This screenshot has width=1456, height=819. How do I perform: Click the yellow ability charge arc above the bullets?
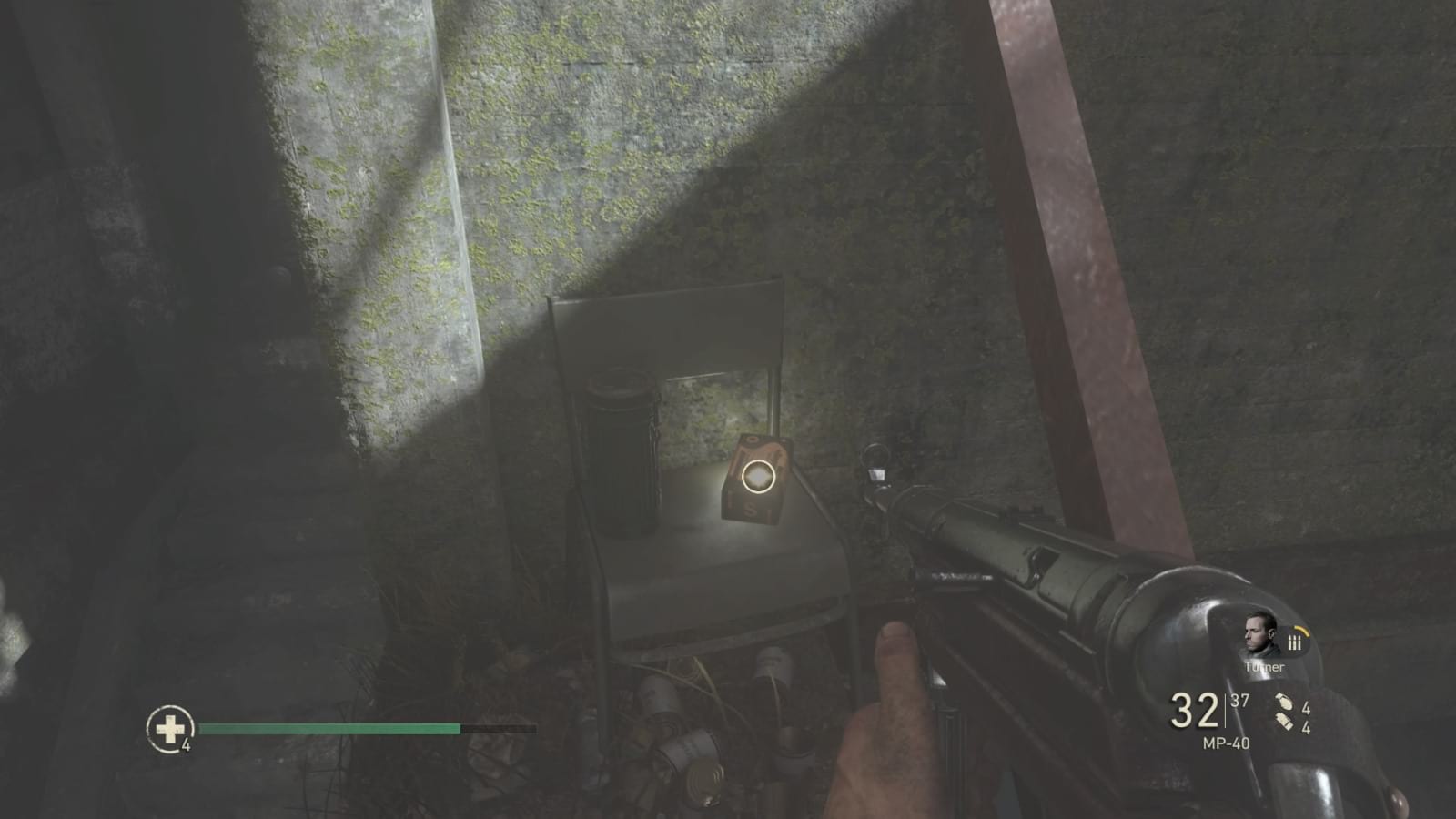(x=1302, y=631)
